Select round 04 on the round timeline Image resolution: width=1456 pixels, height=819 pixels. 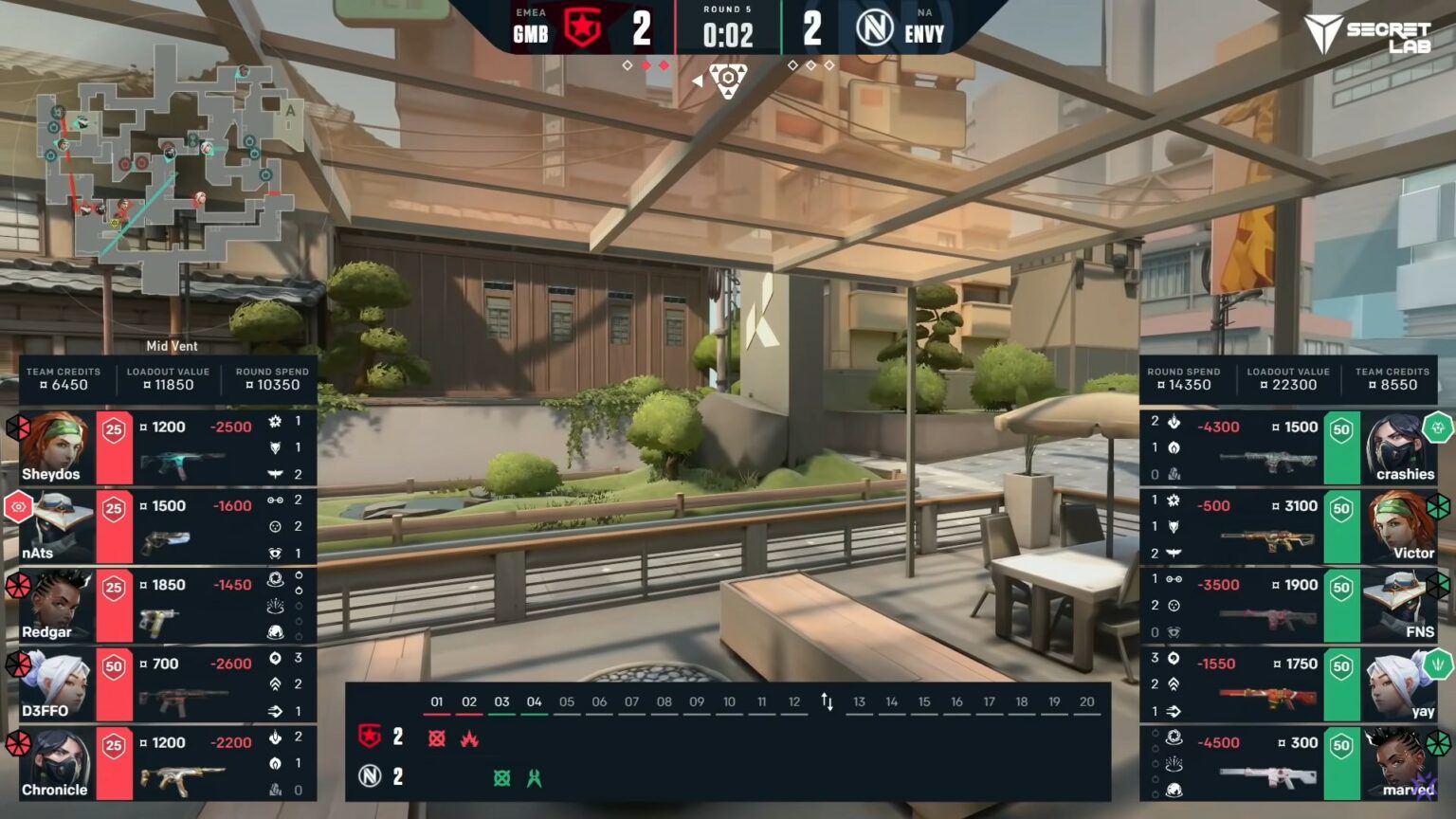(535, 702)
